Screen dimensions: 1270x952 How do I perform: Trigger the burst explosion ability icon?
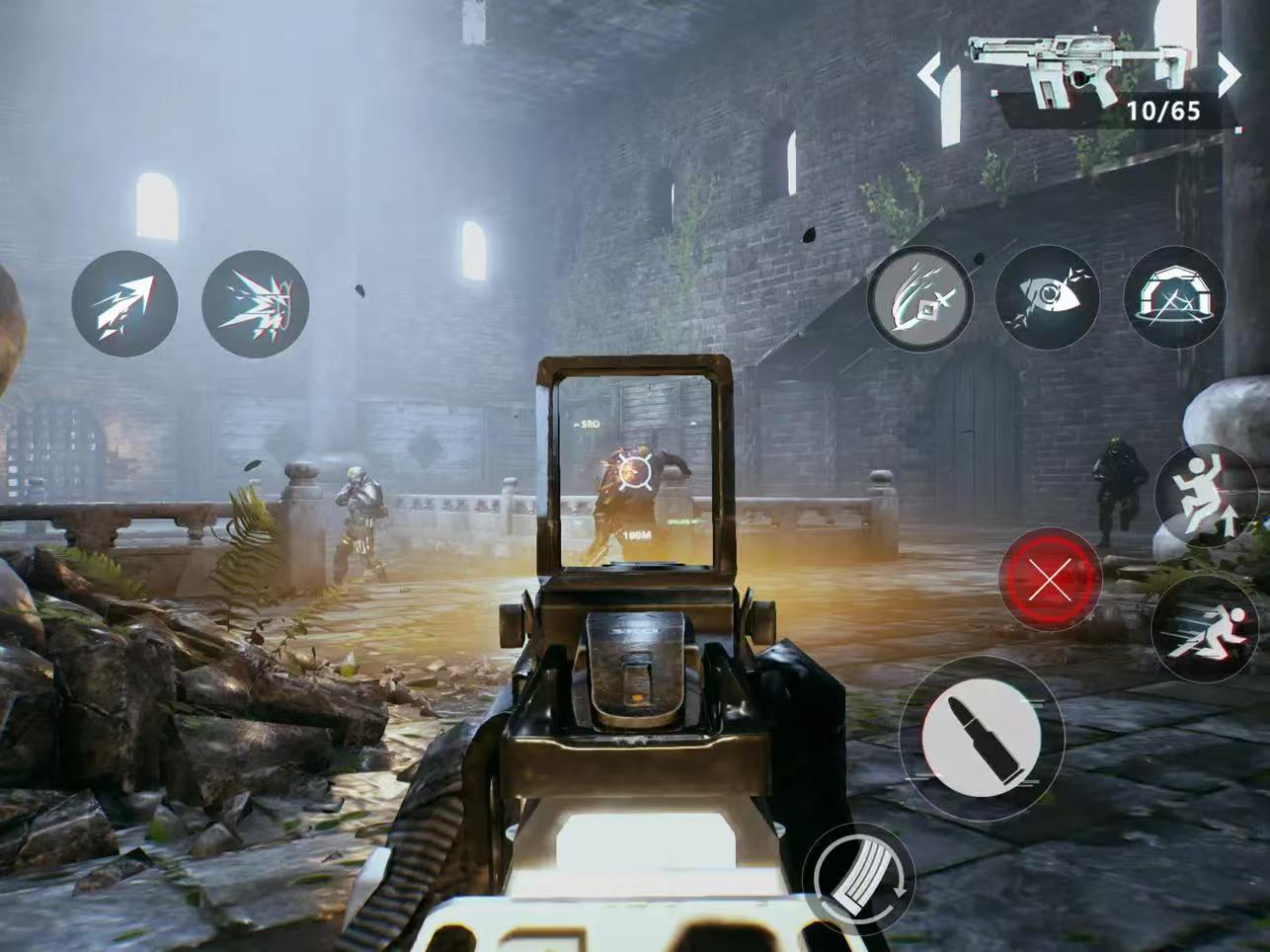tap(255, 303)
